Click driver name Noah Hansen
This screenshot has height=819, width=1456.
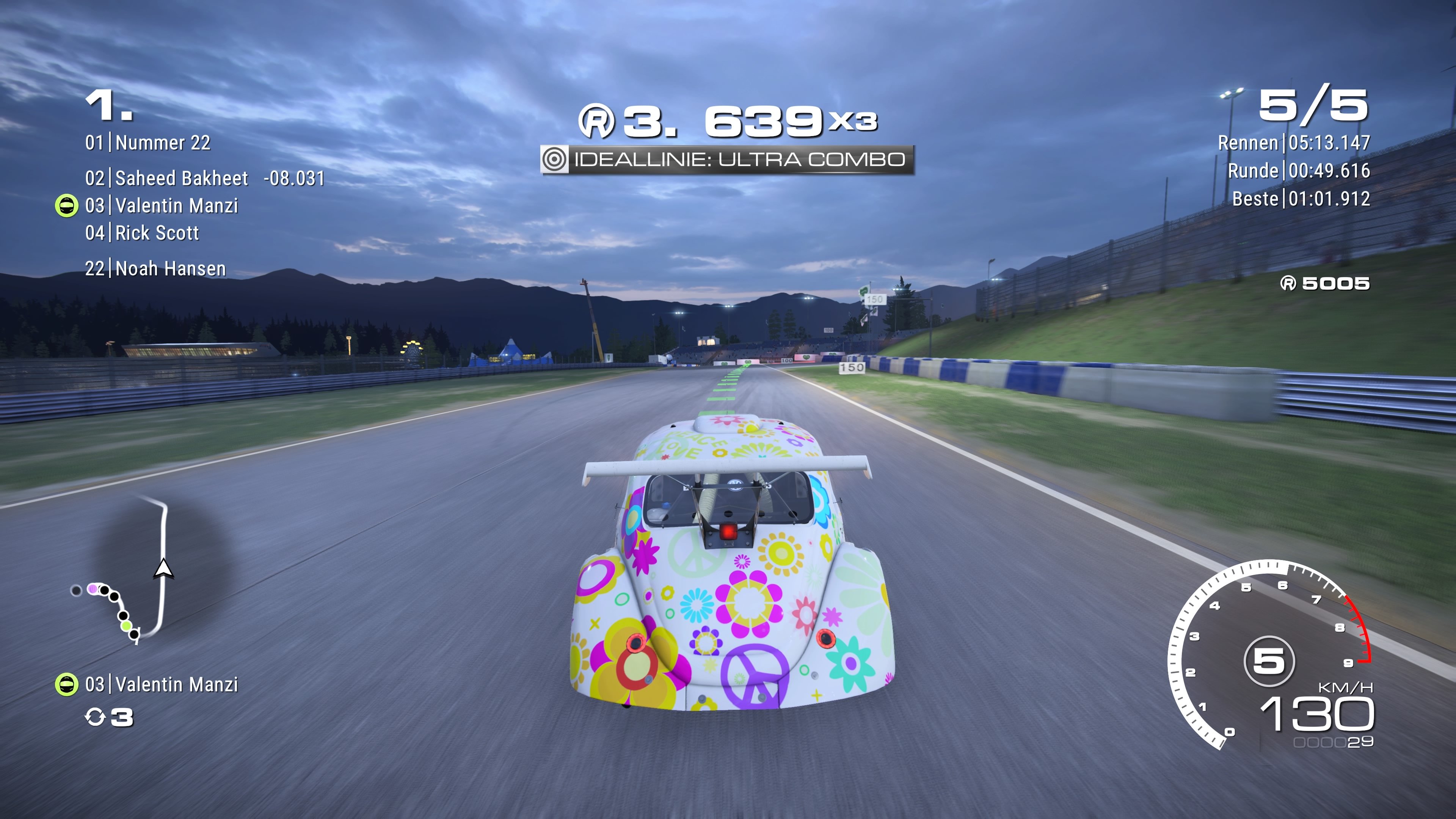pyautogui.click(x=169, y=268)
